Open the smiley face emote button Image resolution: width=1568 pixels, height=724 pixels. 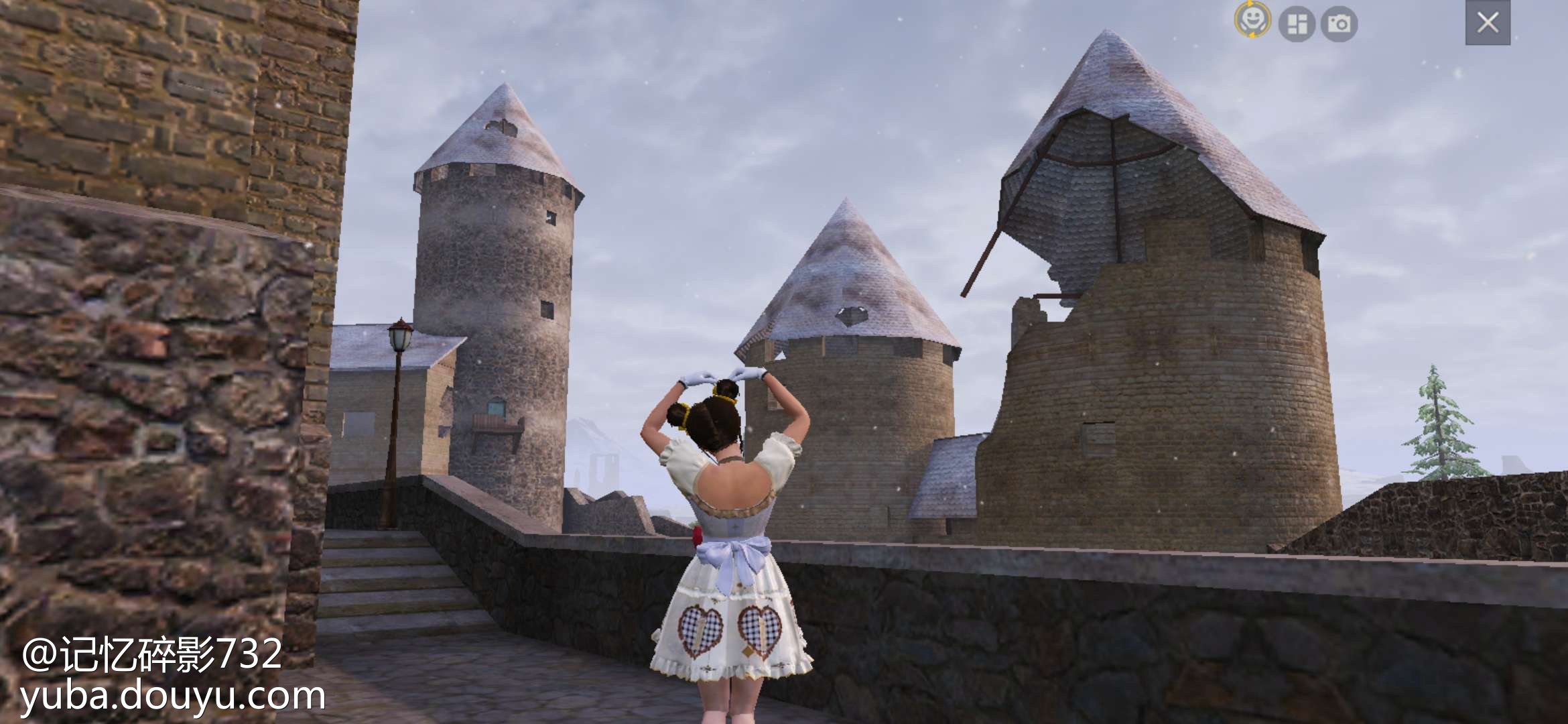(1252, 20)
